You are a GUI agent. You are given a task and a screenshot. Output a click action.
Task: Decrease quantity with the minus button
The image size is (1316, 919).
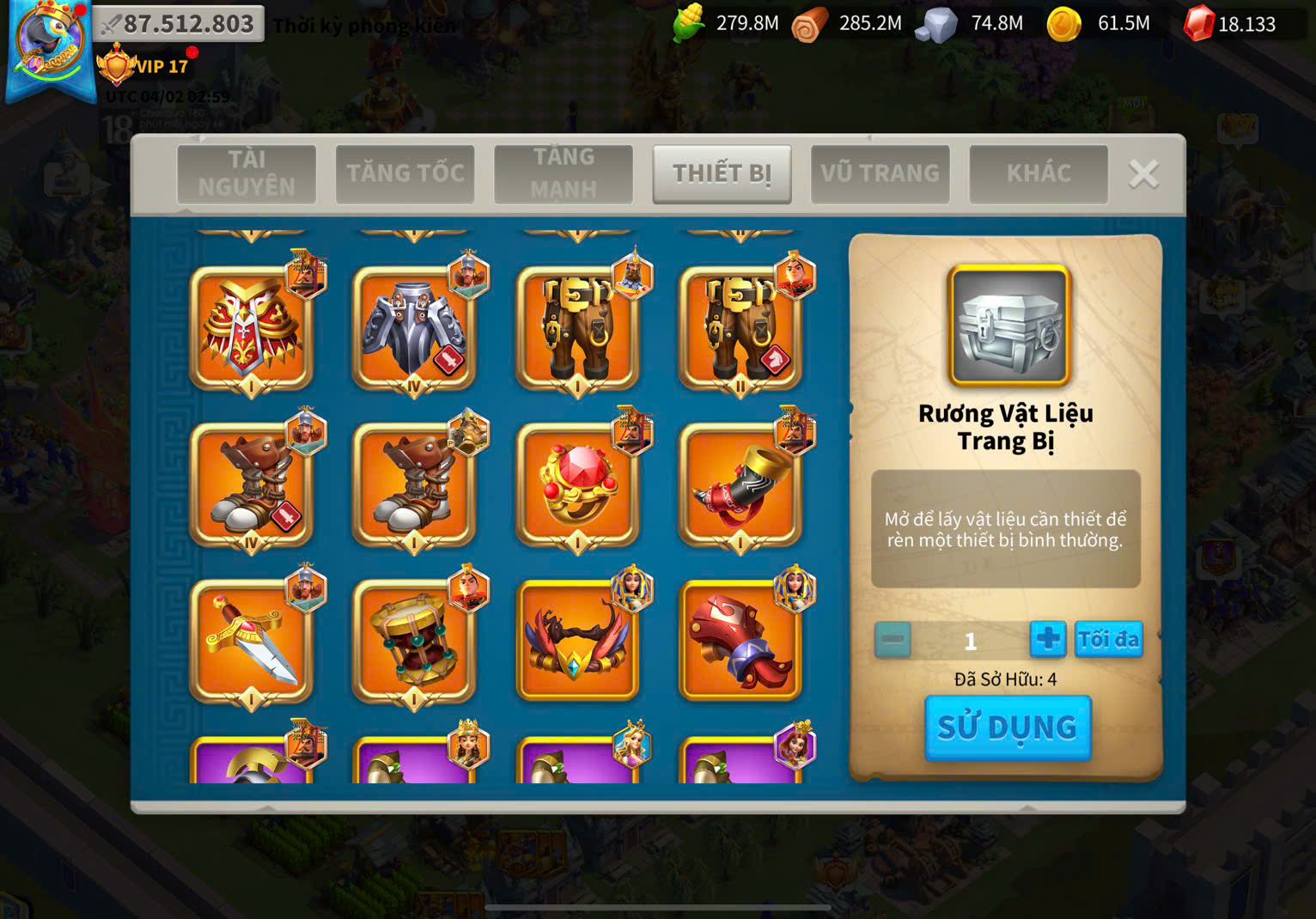click(x=893, y=640)
